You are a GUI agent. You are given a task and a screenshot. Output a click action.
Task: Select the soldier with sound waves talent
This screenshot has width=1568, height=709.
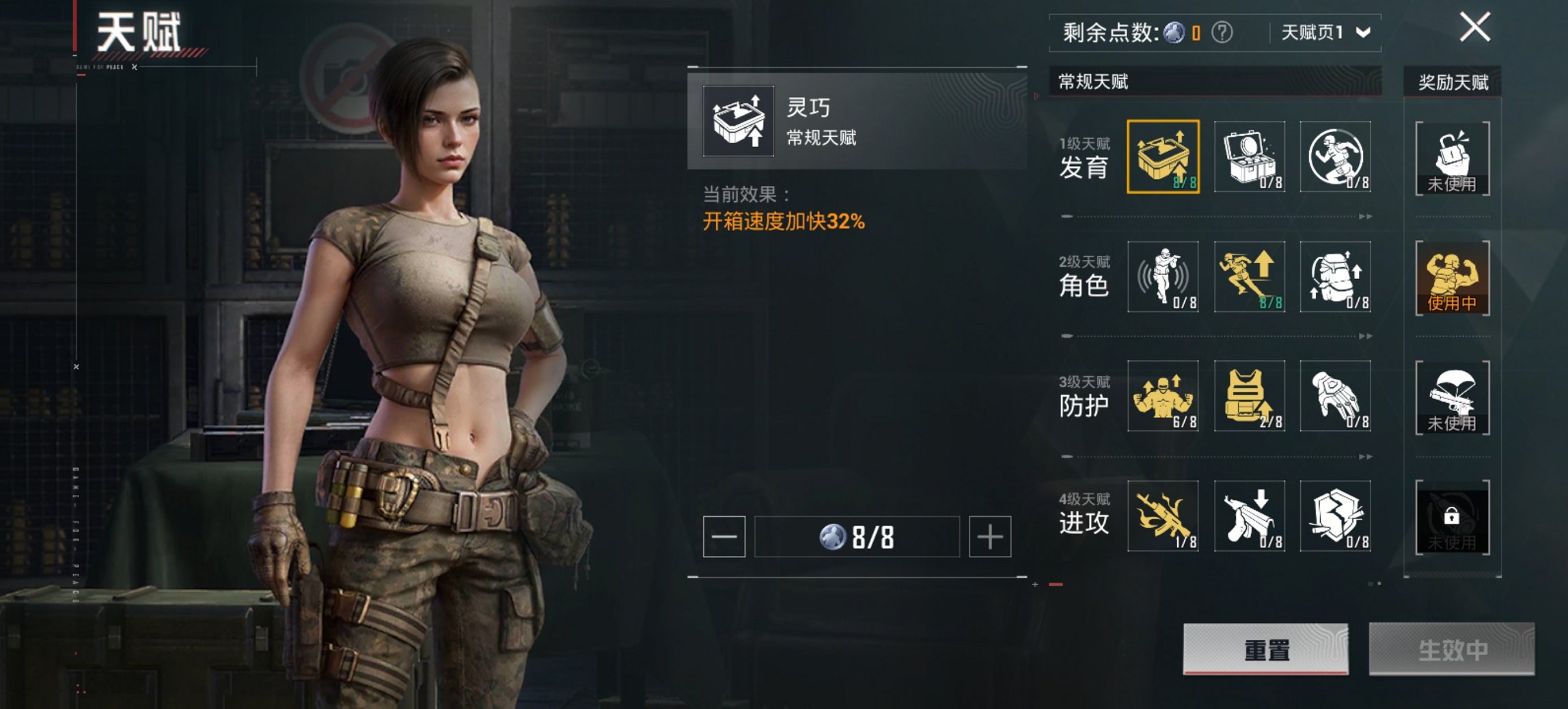[1163, 276]
